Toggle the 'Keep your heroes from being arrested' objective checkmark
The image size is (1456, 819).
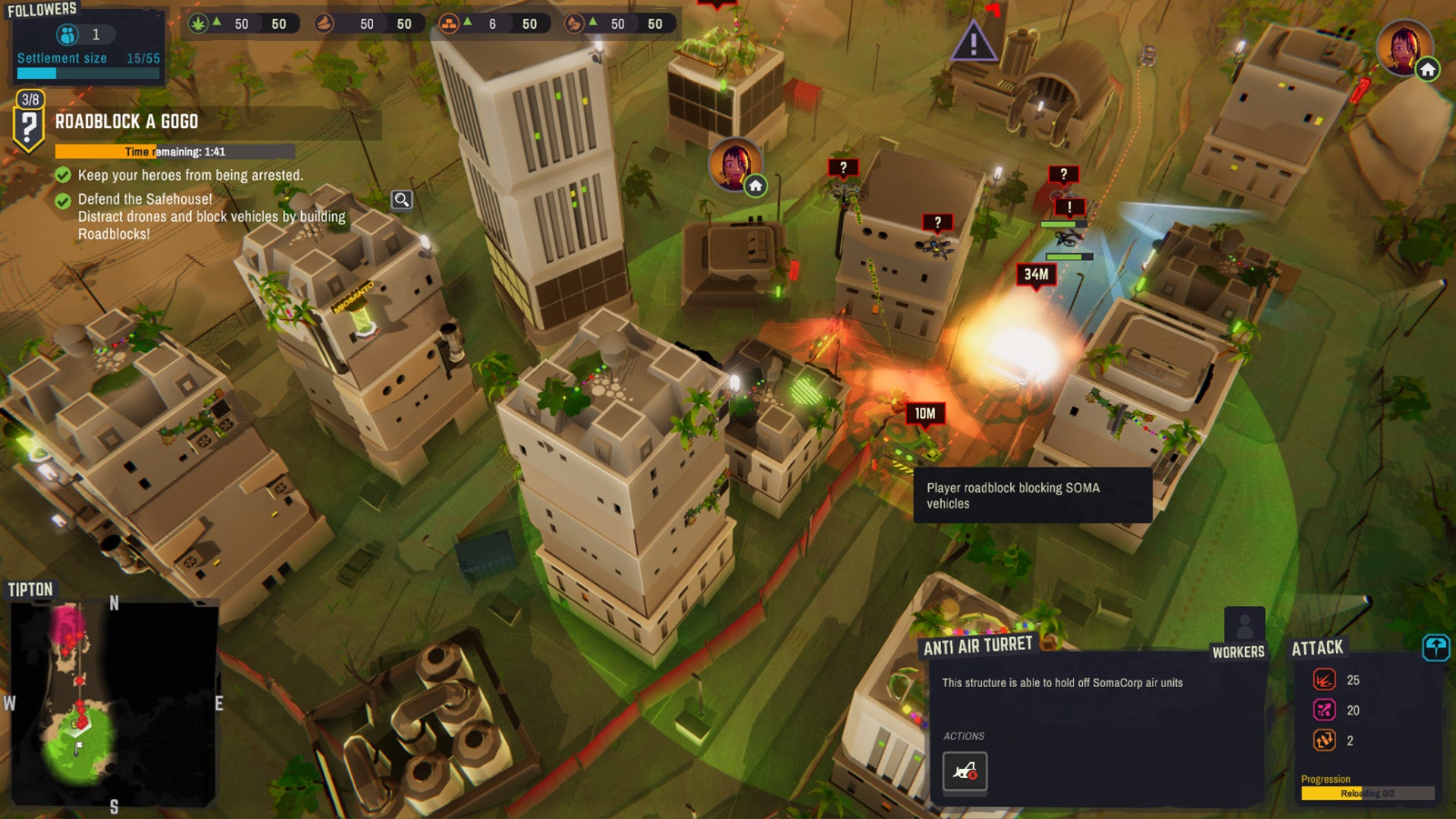(64, 174)
